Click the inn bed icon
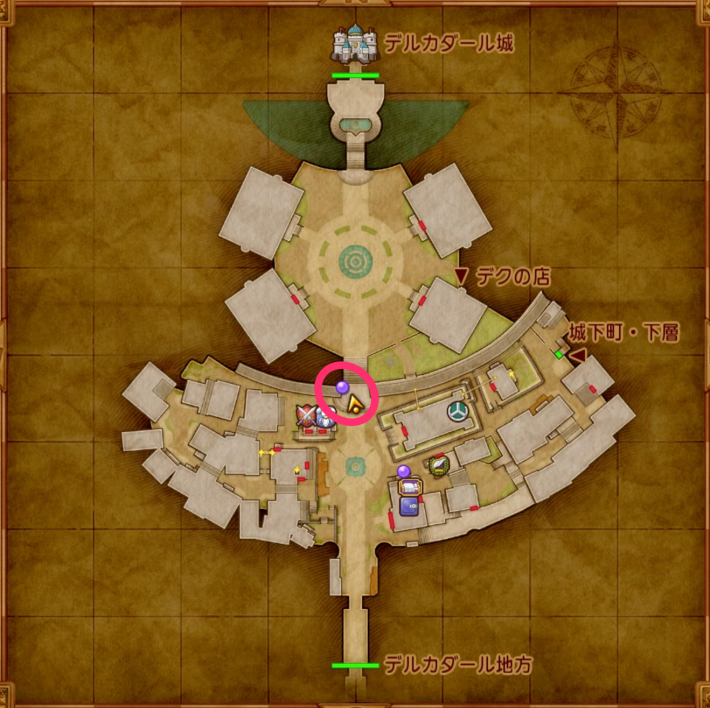The height and width of the screenshot is (708, 710). point(410,487)
